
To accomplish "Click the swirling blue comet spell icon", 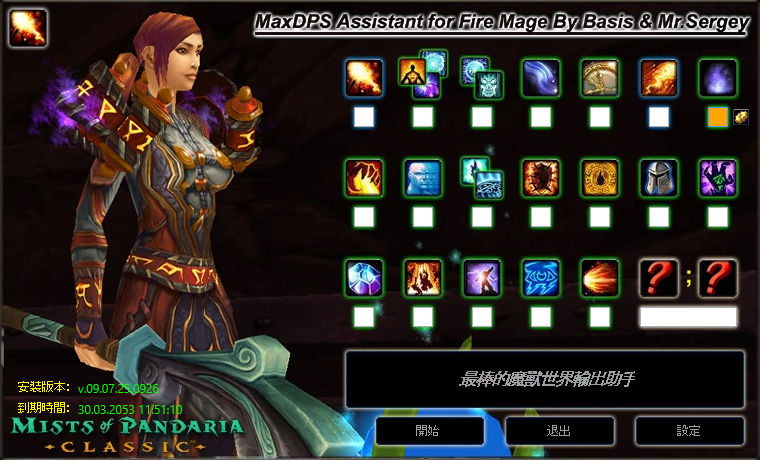I will (x=541, y=78).
